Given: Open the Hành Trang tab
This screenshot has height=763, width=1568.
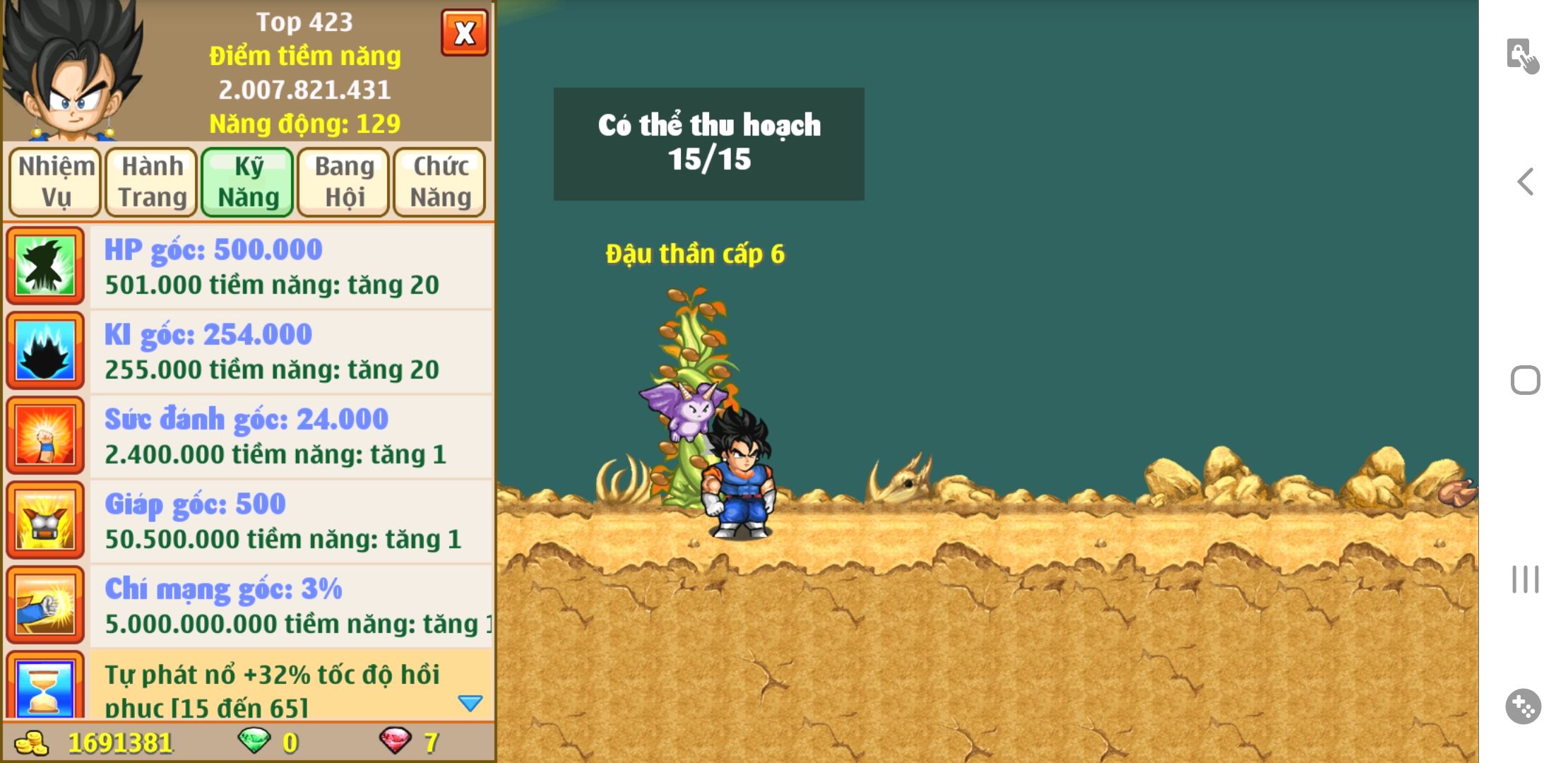Looking at the screenshot, I should pos(152,182).
